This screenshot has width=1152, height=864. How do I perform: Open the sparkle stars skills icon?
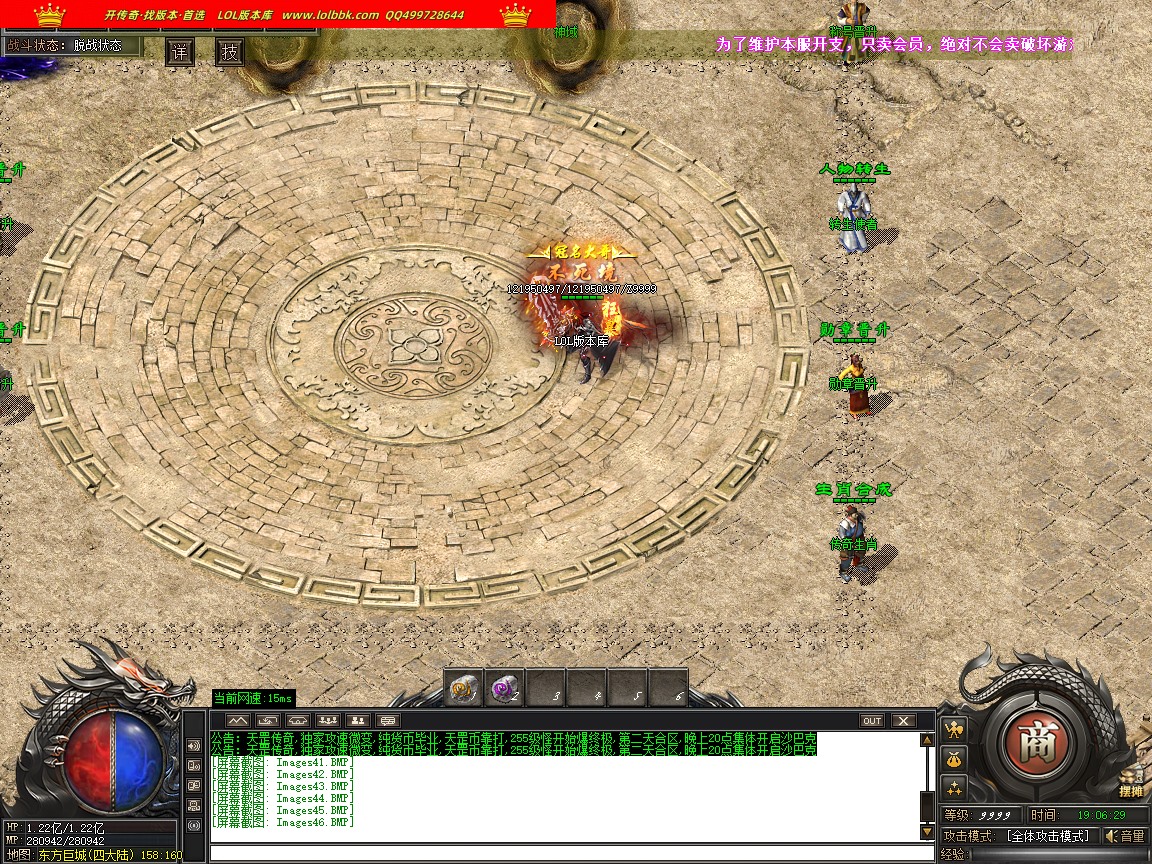click(955, 789)
